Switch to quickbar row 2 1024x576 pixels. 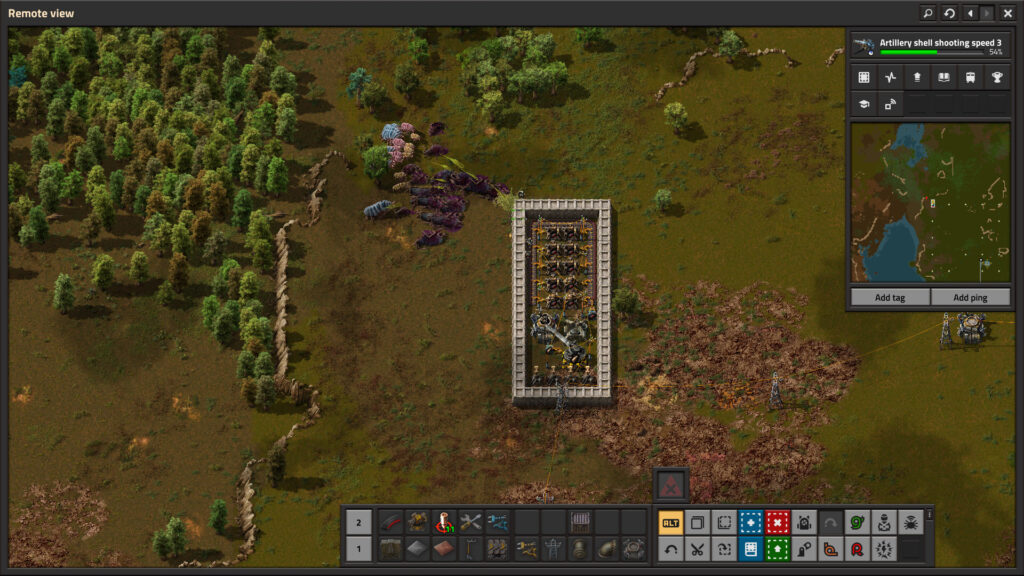pos(360,522)
